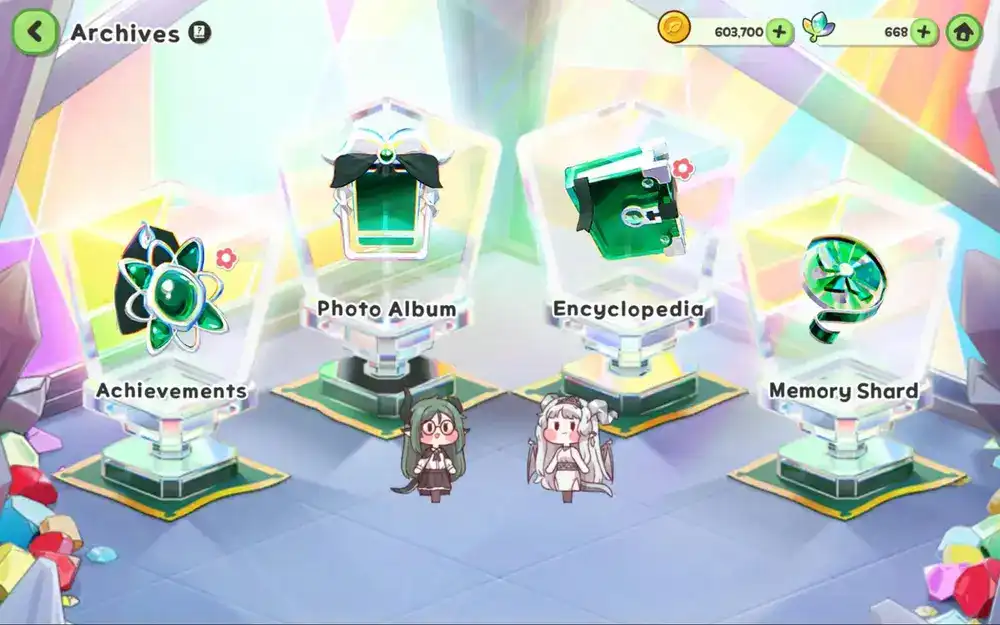The height and width of the screenshot is (625, 1000).
Task: Open the Memory Shard display
Action: tap(842, 290)
